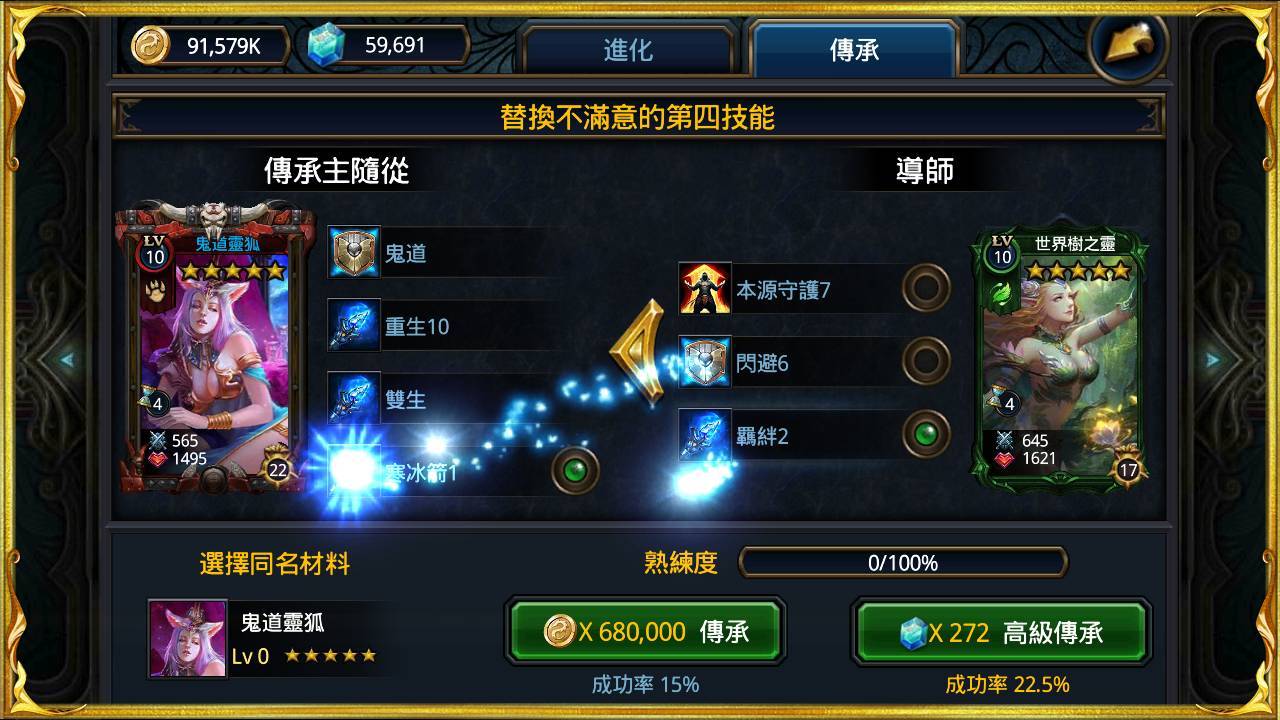The width and height of the screenshot is (1280, 720).
Task: Click the 羈絆2 skill icon
Action: [703, 433]
